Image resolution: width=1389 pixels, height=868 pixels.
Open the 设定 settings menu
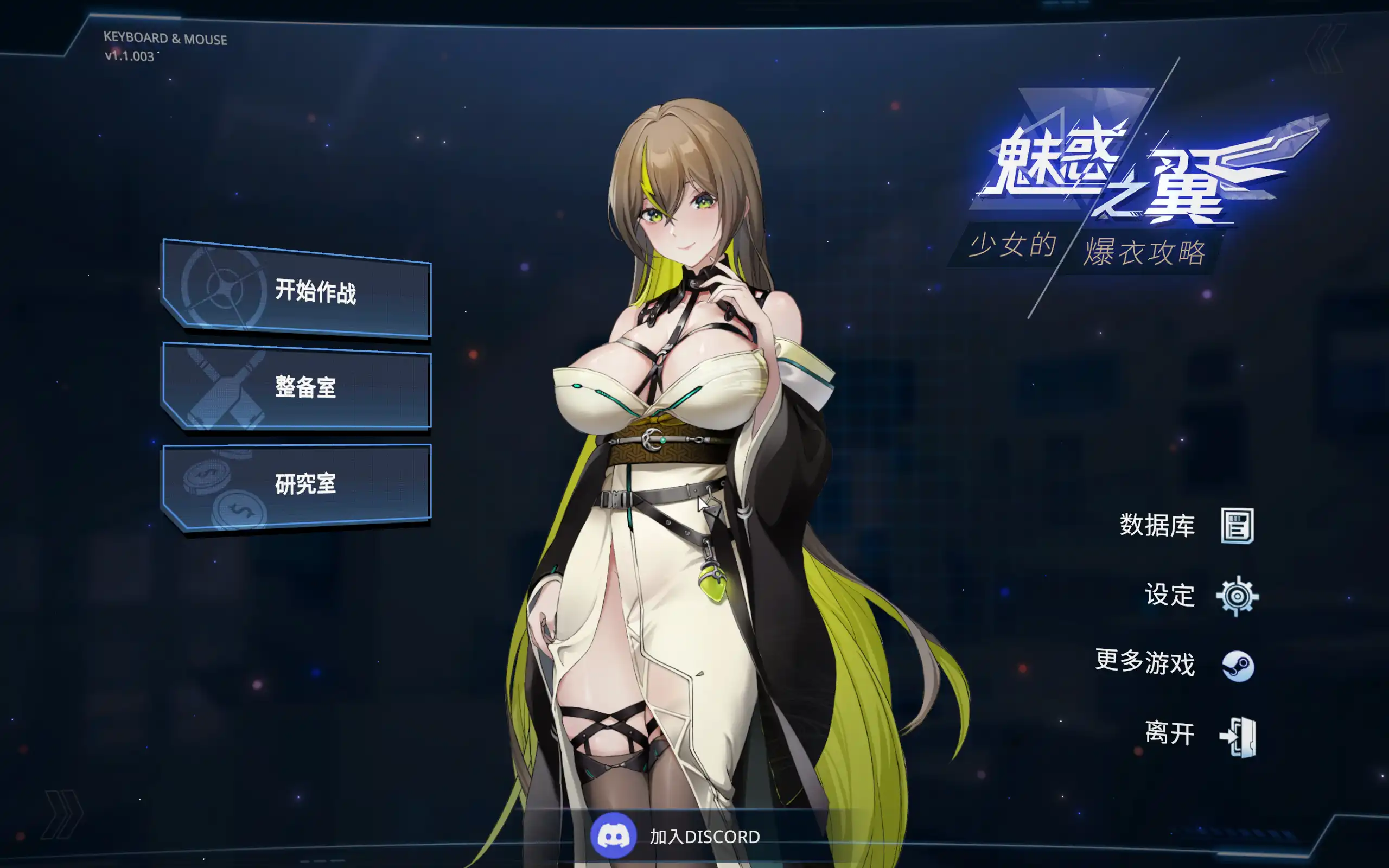pyautogui.click(x=1171, y=595)
